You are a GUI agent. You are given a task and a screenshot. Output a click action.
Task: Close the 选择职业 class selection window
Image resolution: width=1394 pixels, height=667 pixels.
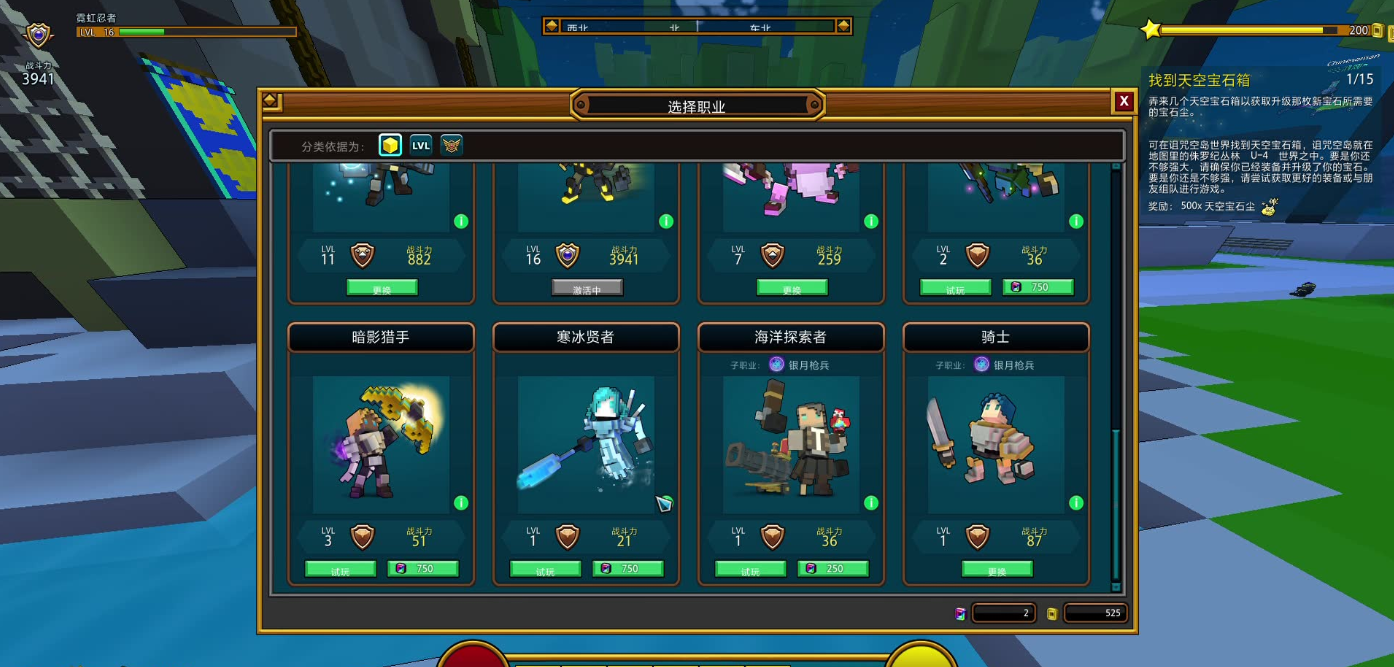pyautogui.click(x=1124, y=101)
